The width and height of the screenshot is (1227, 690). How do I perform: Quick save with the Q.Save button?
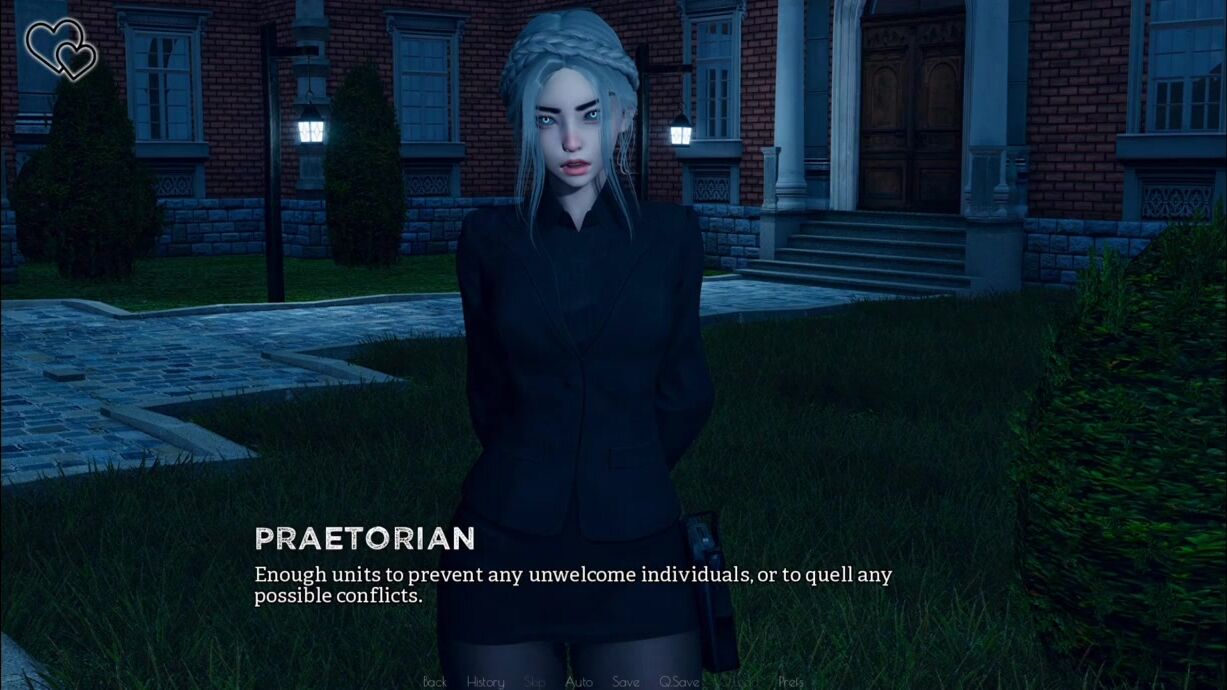coord(679,682)
